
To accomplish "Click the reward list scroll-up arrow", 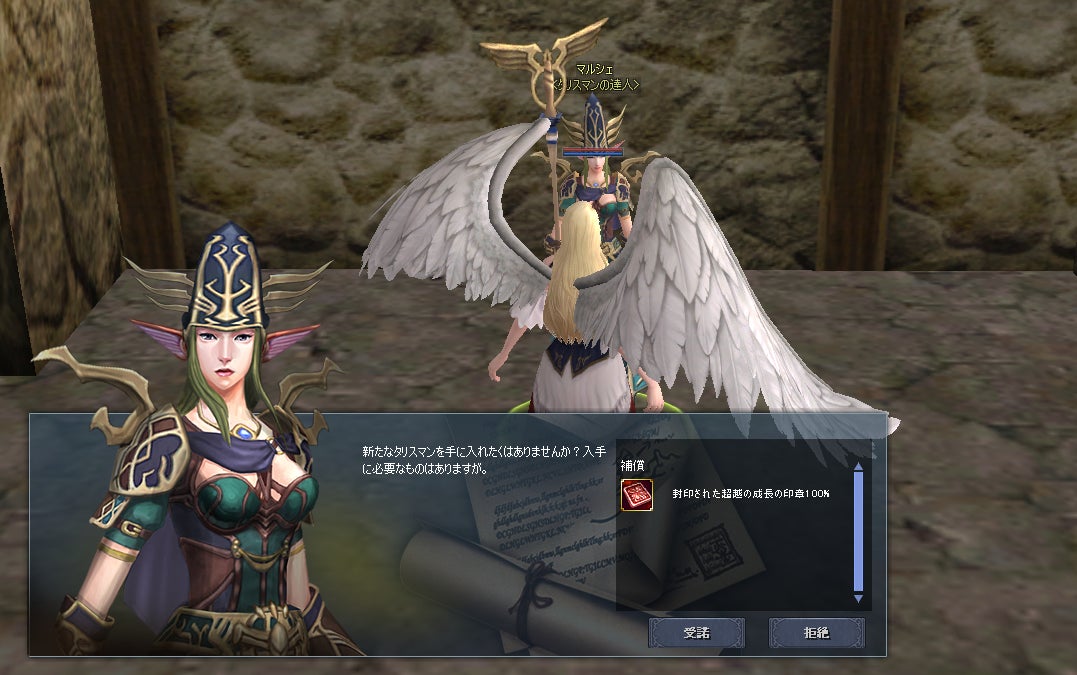I will [857, 466].
